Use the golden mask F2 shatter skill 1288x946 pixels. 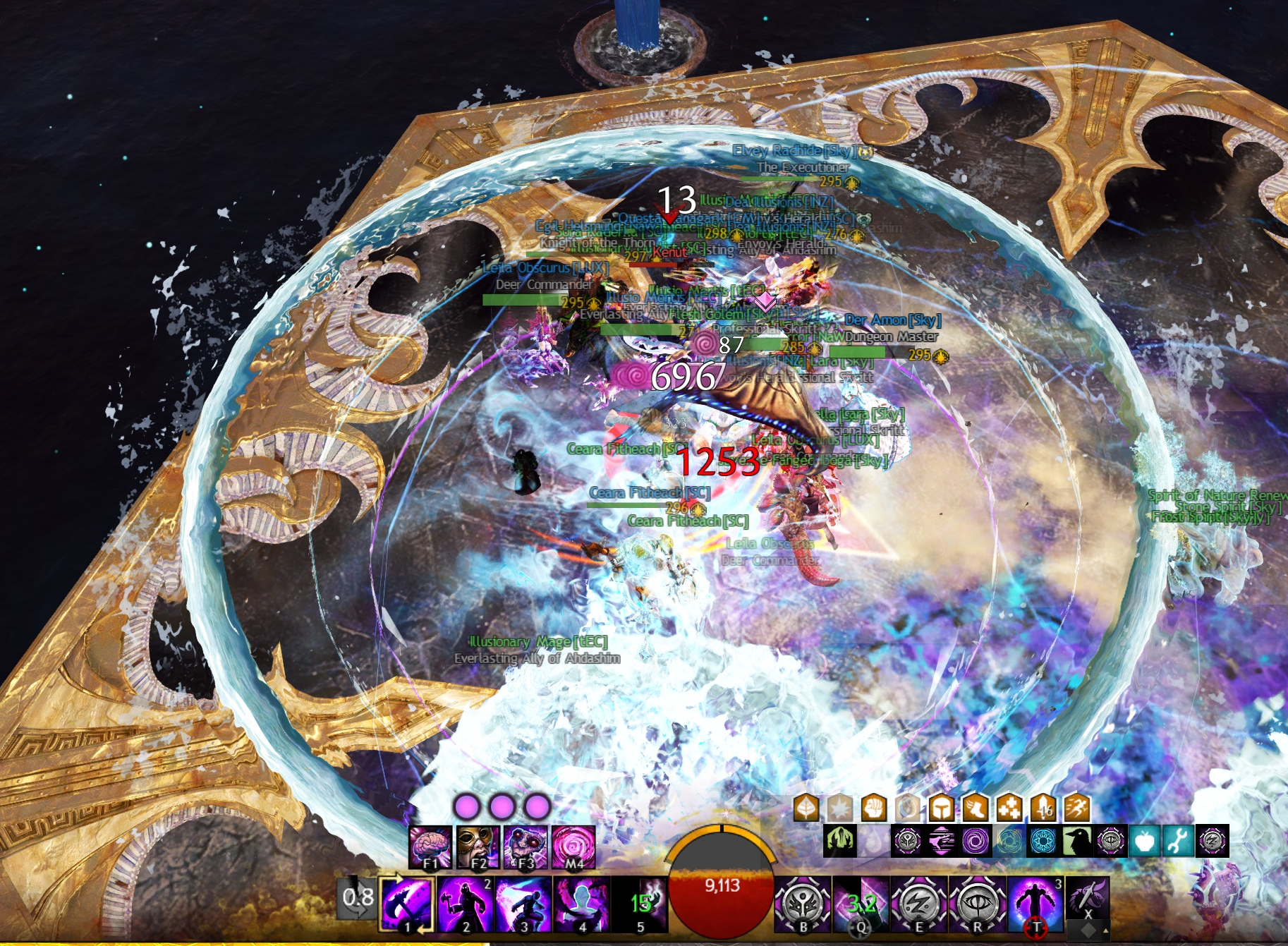(478, 847)
